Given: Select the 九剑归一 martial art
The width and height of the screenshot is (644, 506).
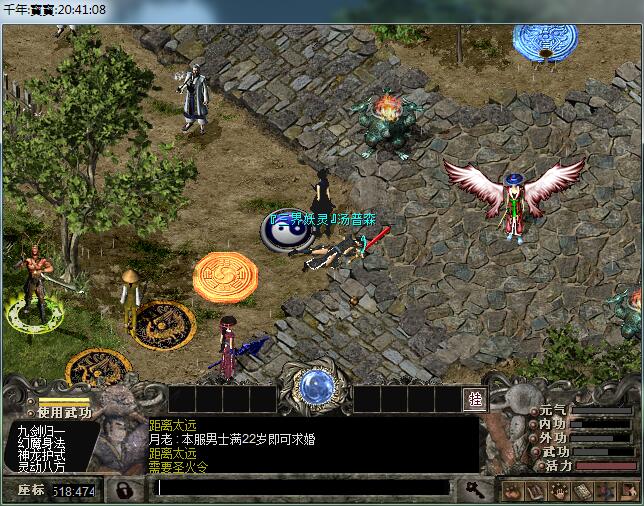Looking at the screenshot, I should click(x=41, y=431).
